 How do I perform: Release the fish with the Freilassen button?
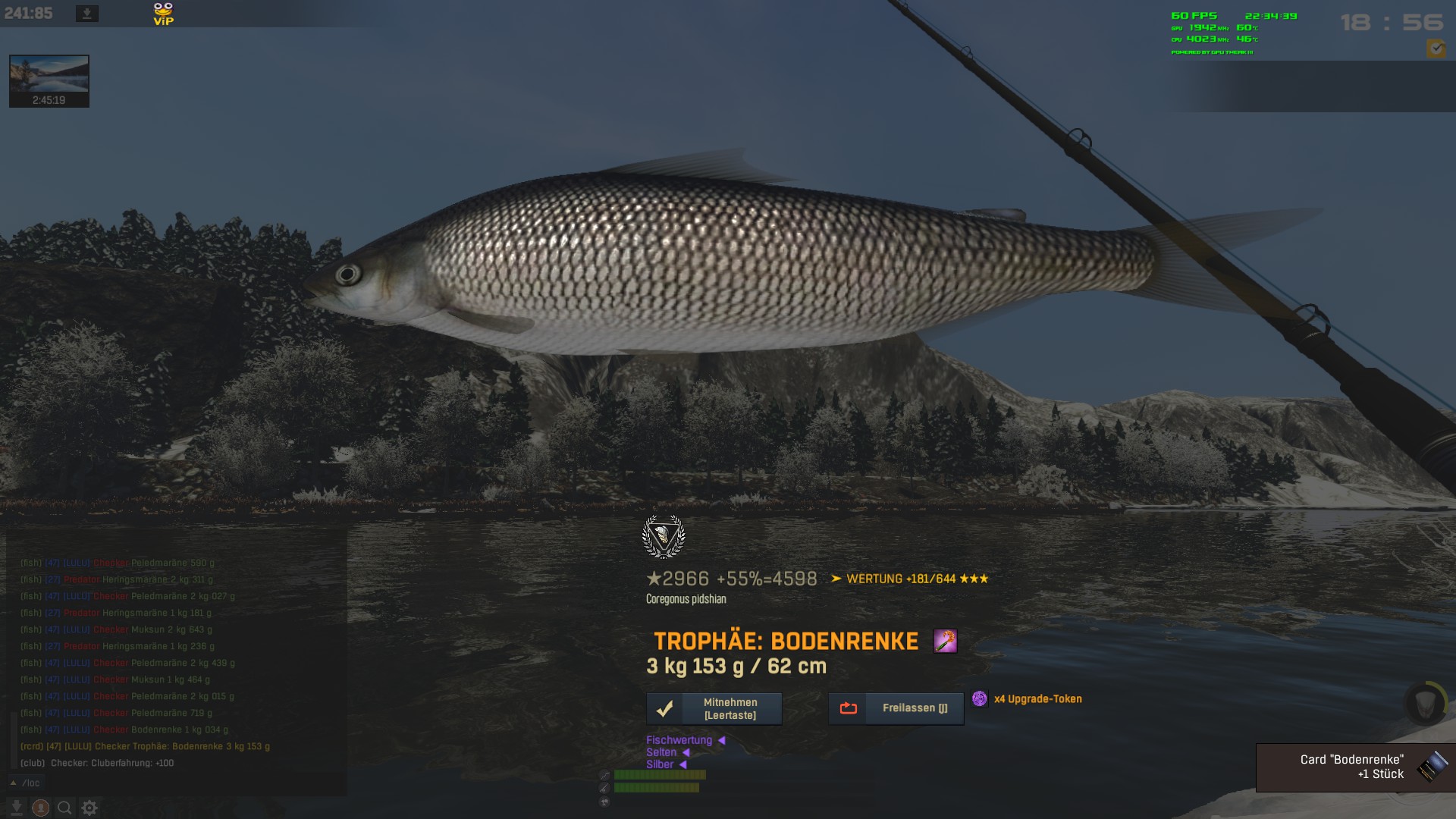896,708
